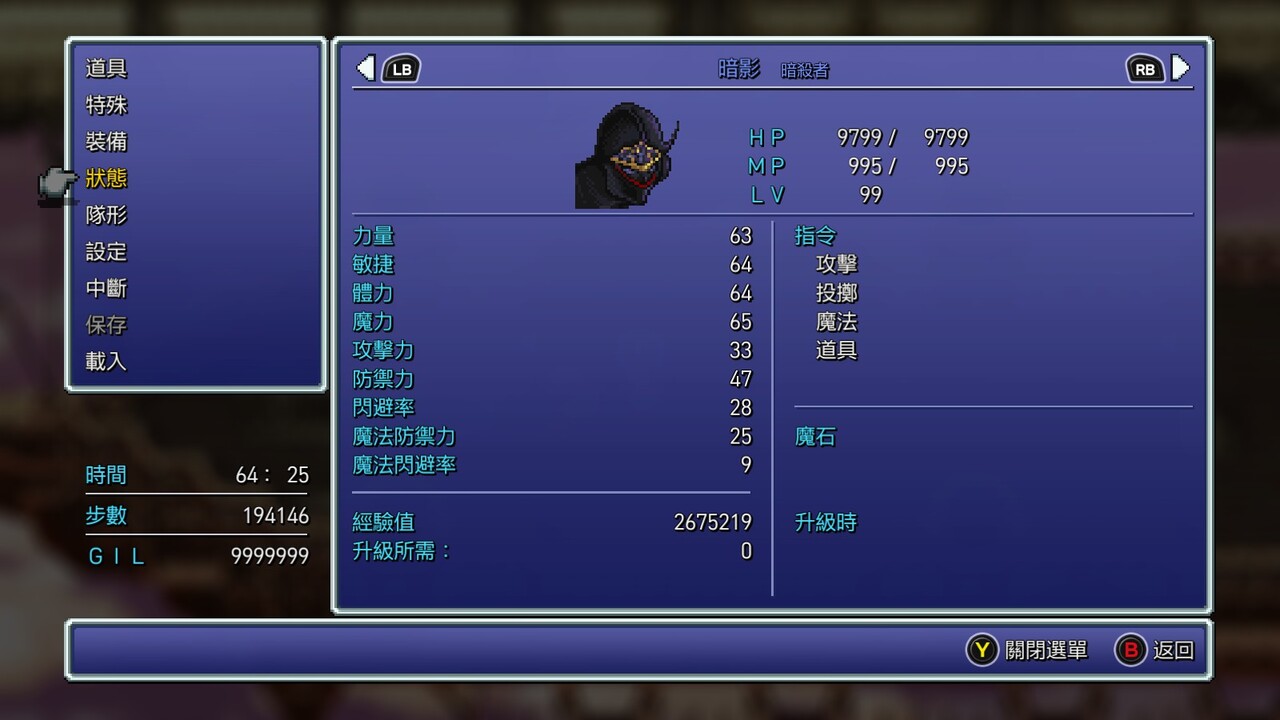The height and width of the screenshot is (720, 1280).
Task: Show the previous character with left arrow
Action: click(366, 68)
